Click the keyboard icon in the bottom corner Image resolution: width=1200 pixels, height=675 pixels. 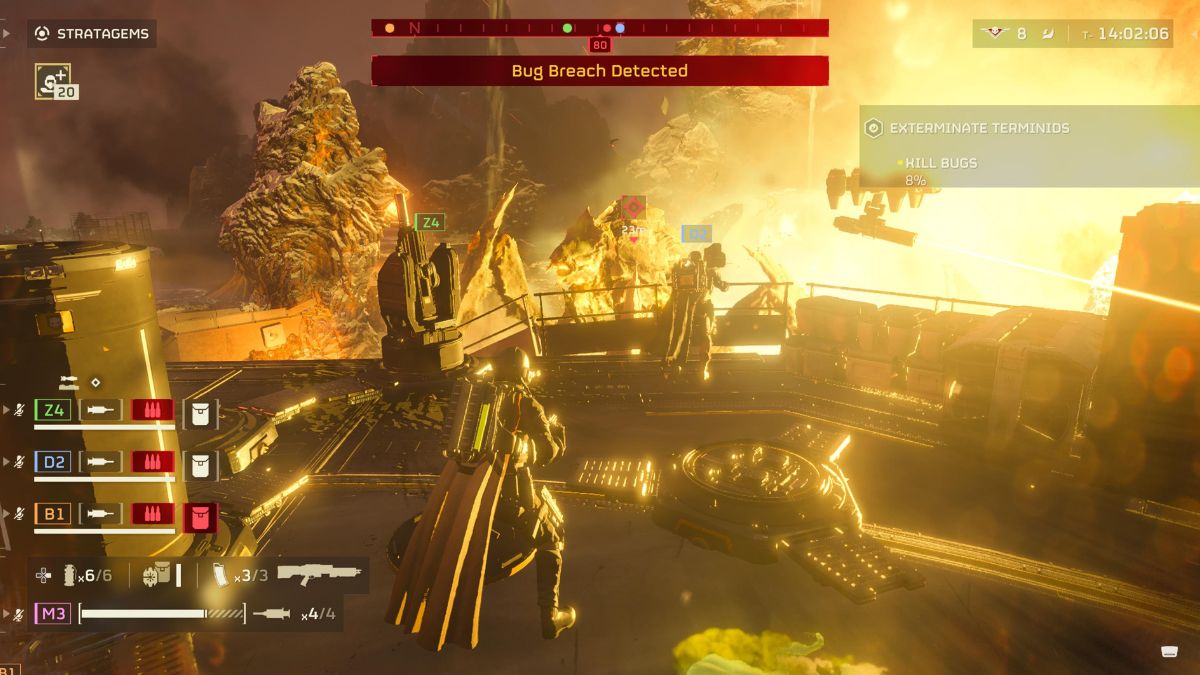click(1168, 652)
